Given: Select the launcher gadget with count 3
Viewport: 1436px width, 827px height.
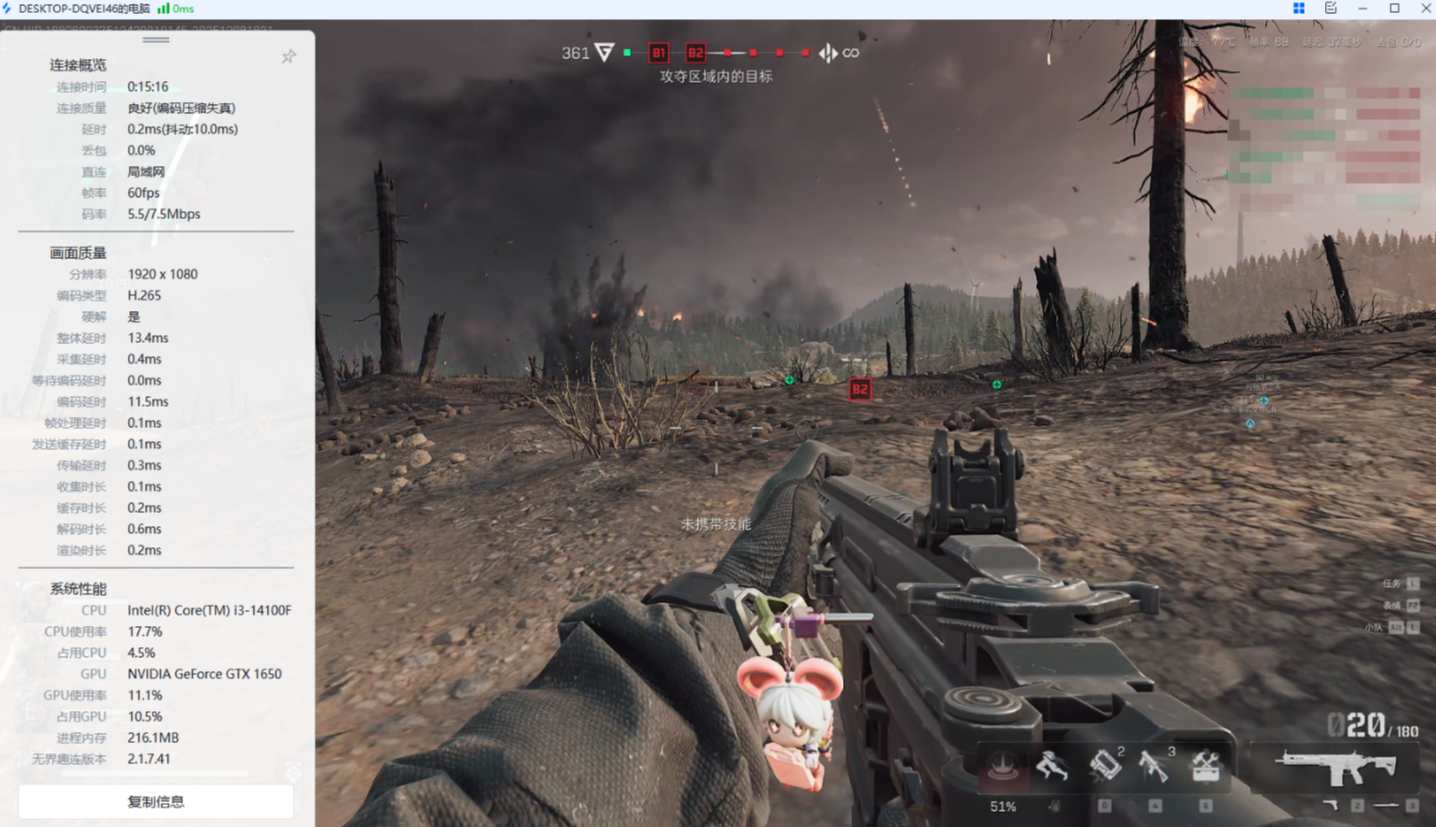Looking at the screenshot, I should coord(1155,766).
